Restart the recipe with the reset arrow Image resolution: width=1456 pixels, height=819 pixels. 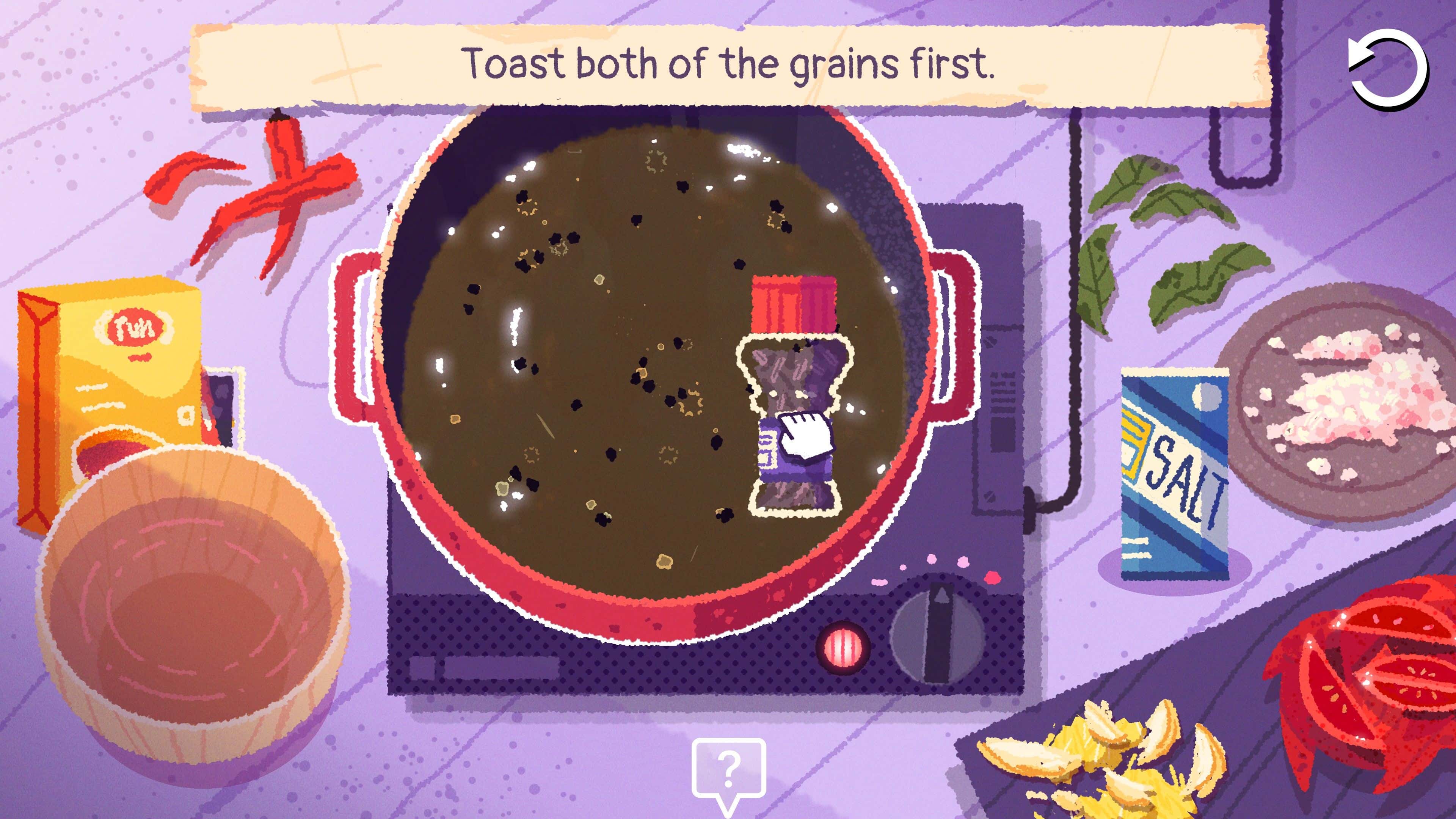[x=1388, y=69]
